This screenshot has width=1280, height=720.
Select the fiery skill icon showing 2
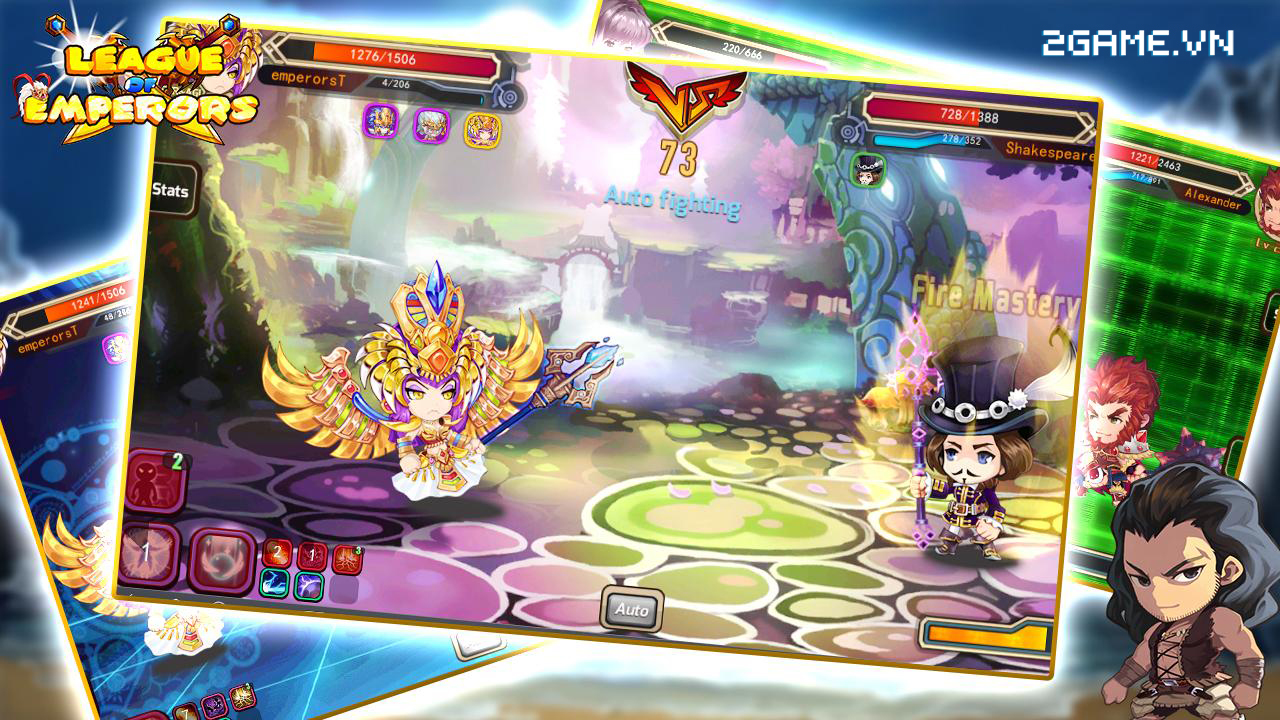277,553
